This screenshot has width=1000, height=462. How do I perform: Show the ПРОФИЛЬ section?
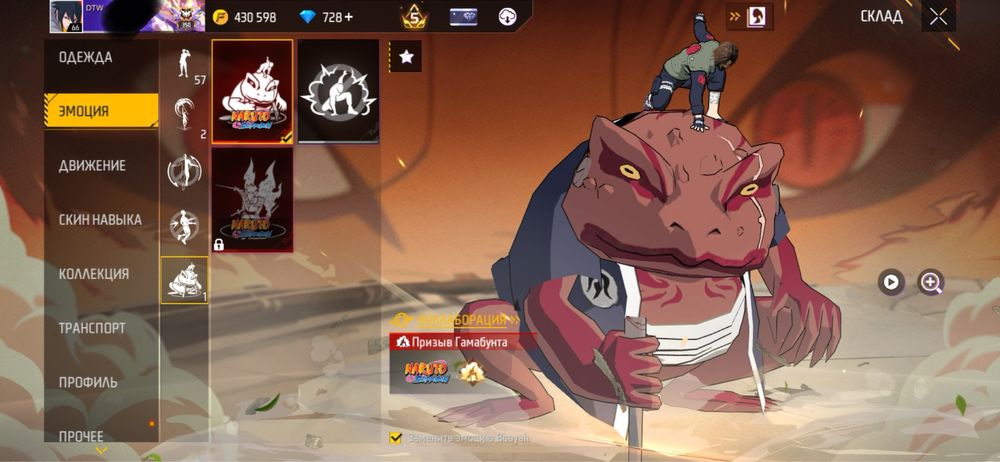[88, 381]
